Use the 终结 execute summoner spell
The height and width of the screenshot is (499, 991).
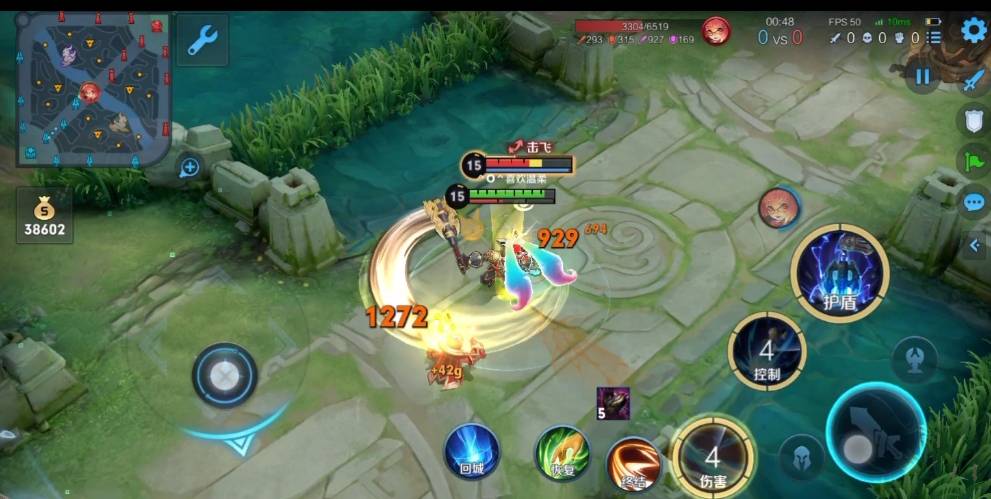point(632,463)
